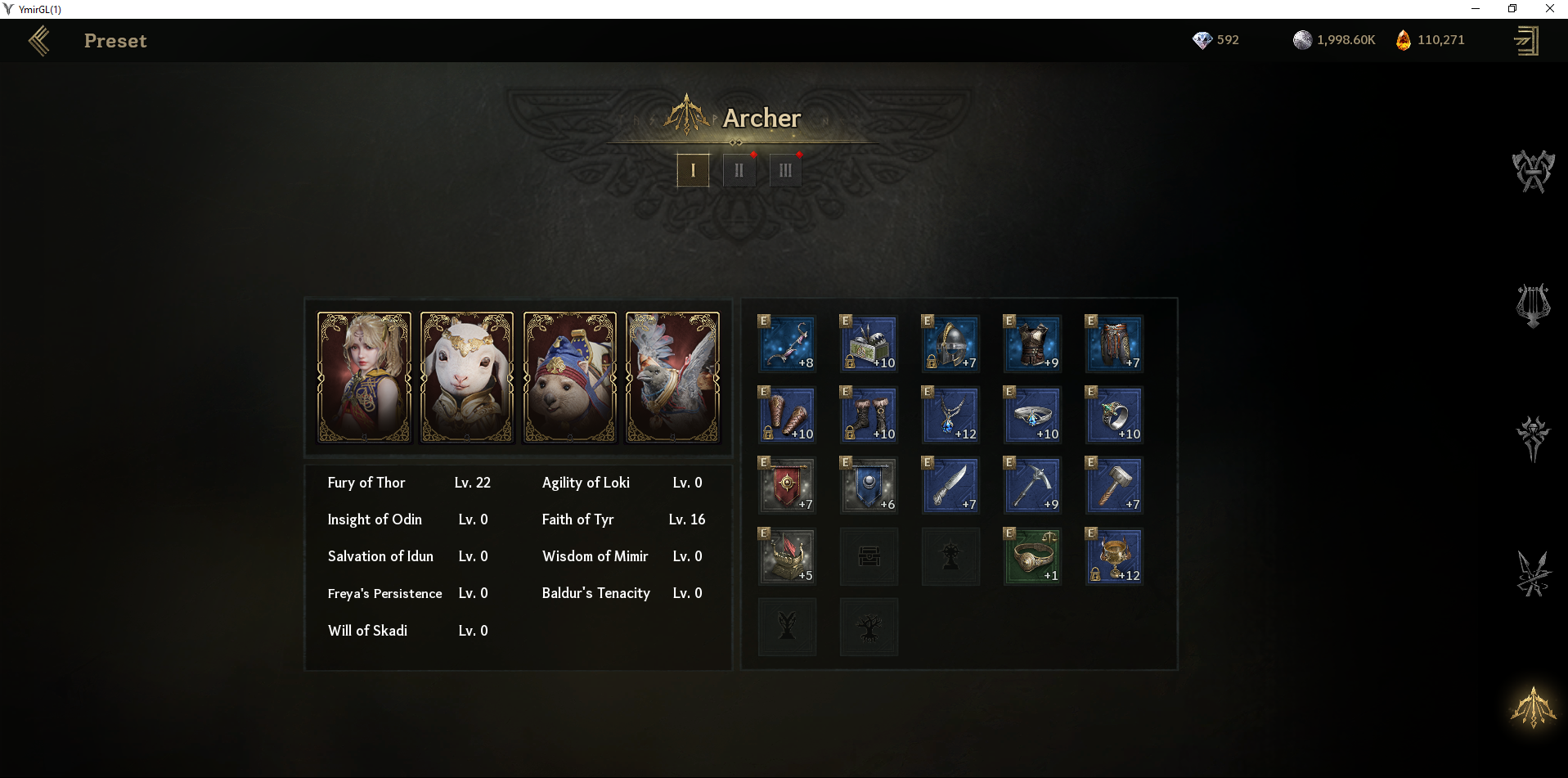The image size is (1568, 778).
Task: Select the helmet +7 equipment slot
Action: (x=950, y=344)
